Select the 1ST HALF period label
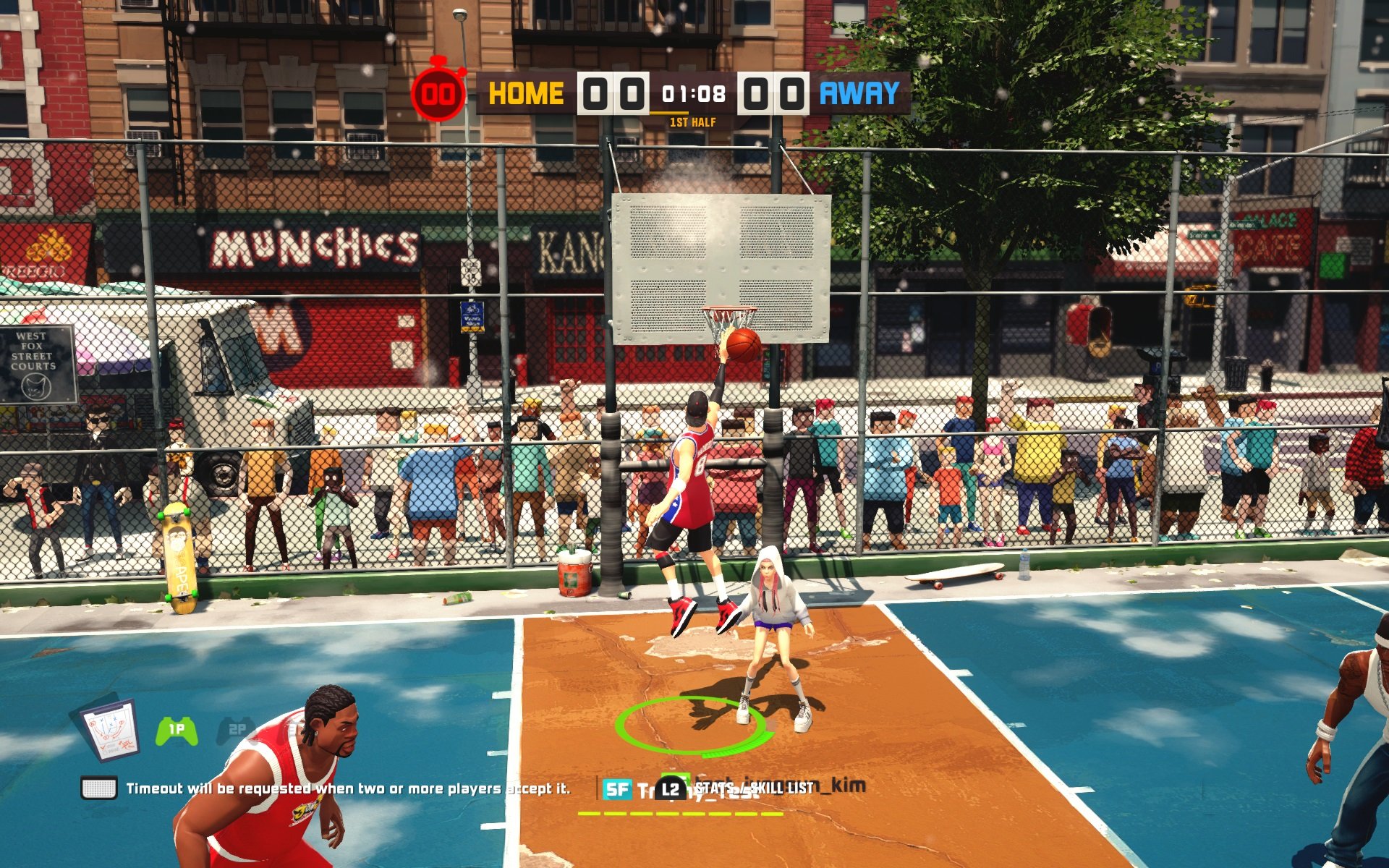This screenshot has width=1389, height=868. [x=693, y=123]
